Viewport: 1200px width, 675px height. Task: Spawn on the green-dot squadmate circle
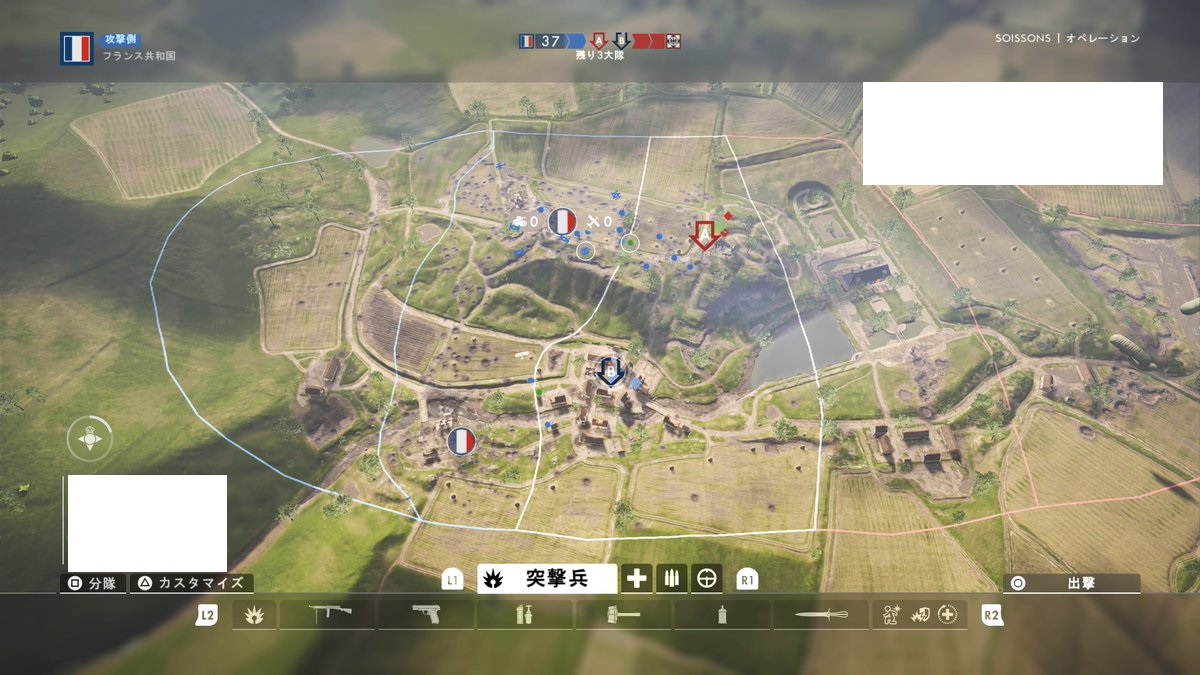click(x=629, y=241)
